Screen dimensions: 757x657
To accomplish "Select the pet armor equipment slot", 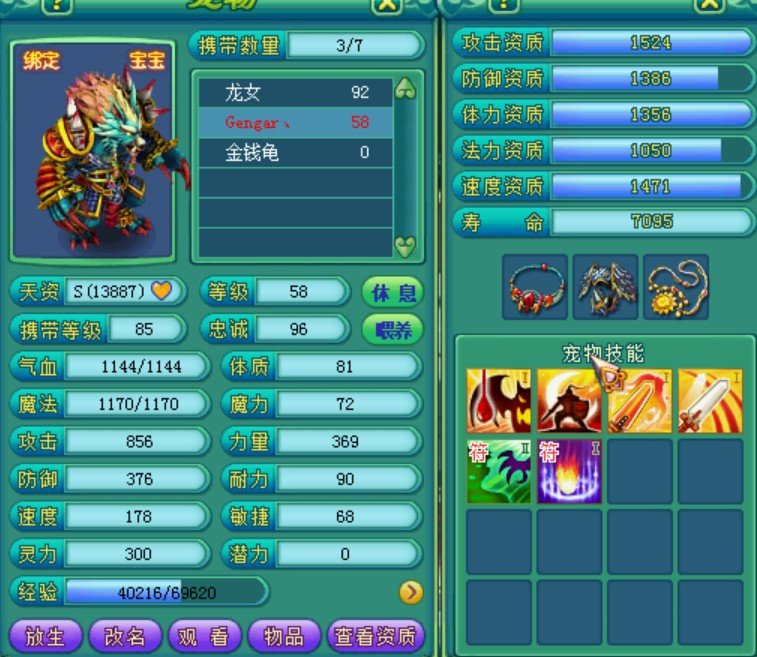I will coord(606,287).
